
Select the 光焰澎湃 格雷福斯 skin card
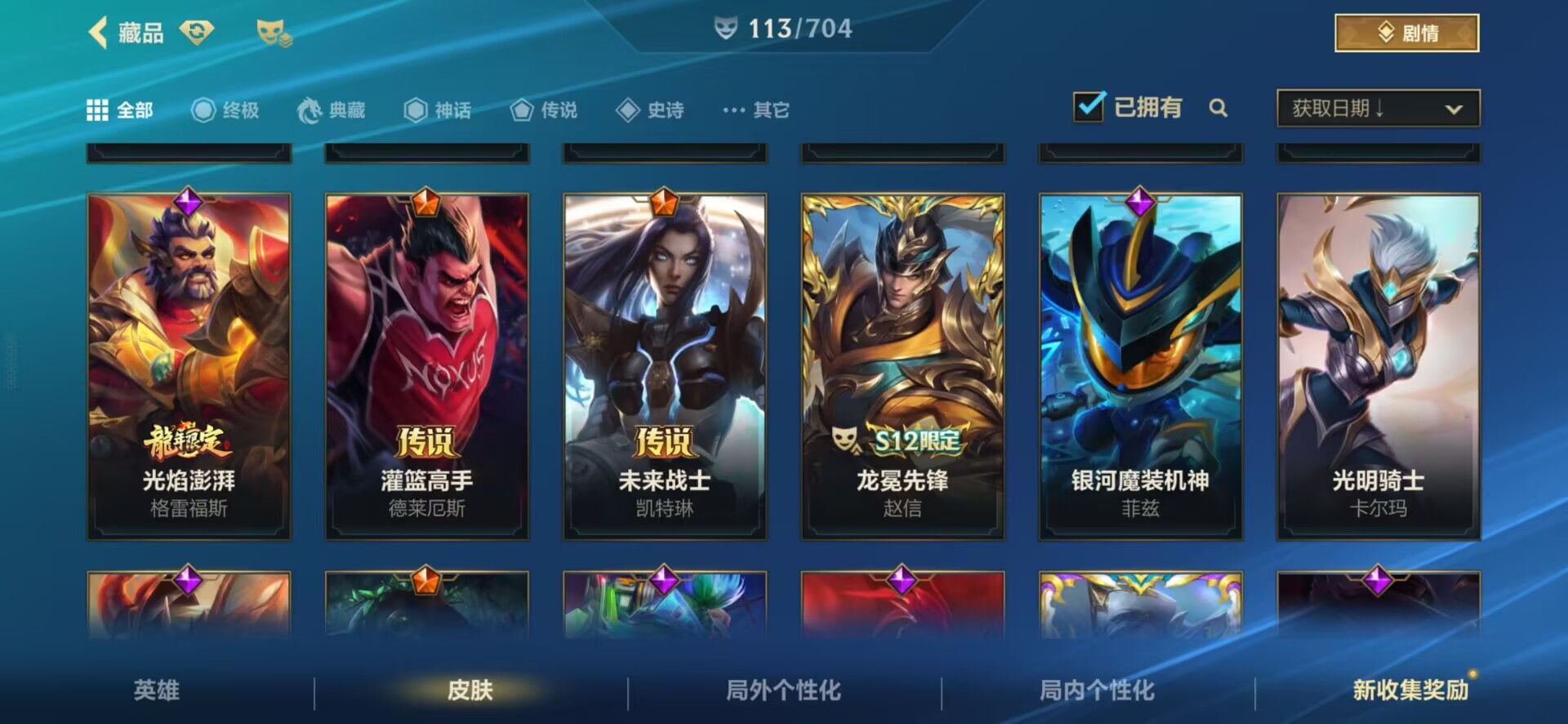[189, 366]
